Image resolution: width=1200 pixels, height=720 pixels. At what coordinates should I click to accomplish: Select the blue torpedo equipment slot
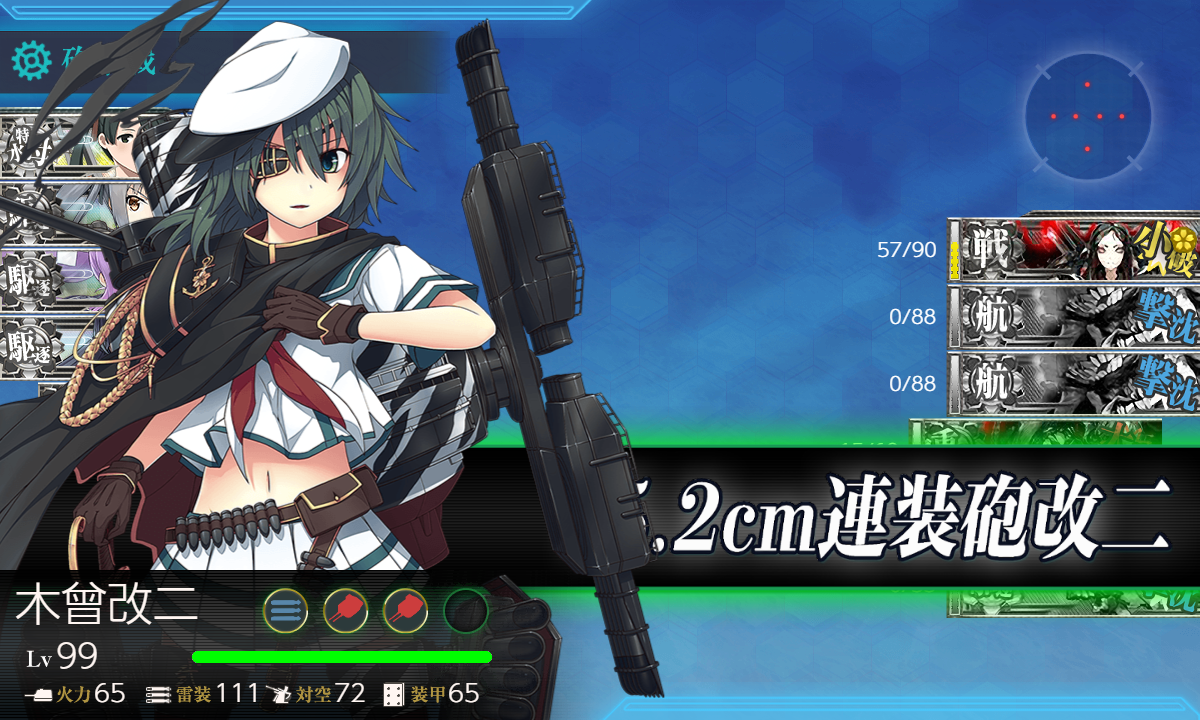tap(285, 610)
